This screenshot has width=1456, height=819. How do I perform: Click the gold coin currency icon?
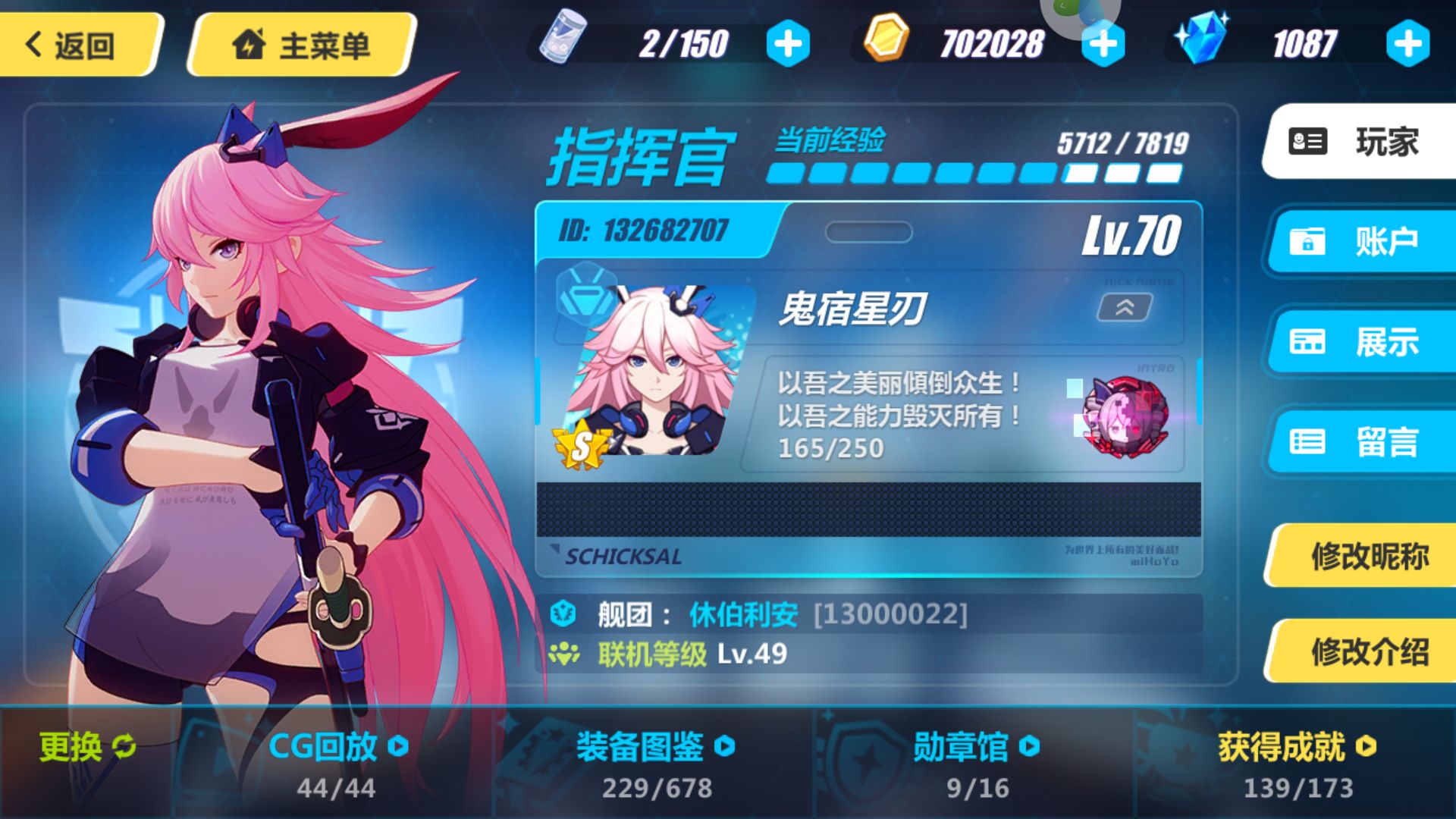[886, 39]
